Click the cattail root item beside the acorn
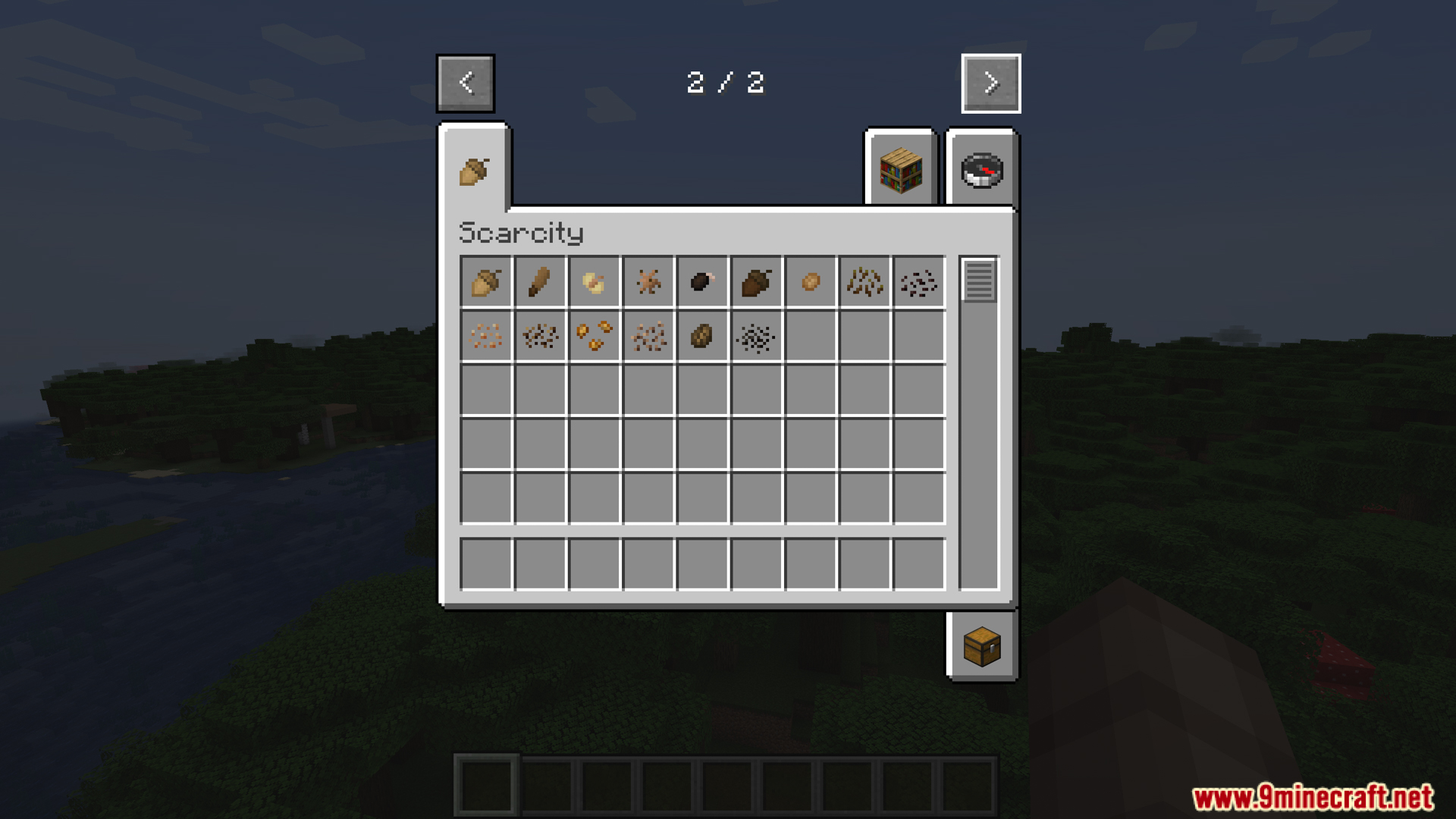The height and width of the screenshot is (819, 1456). (x=540, y=282)
